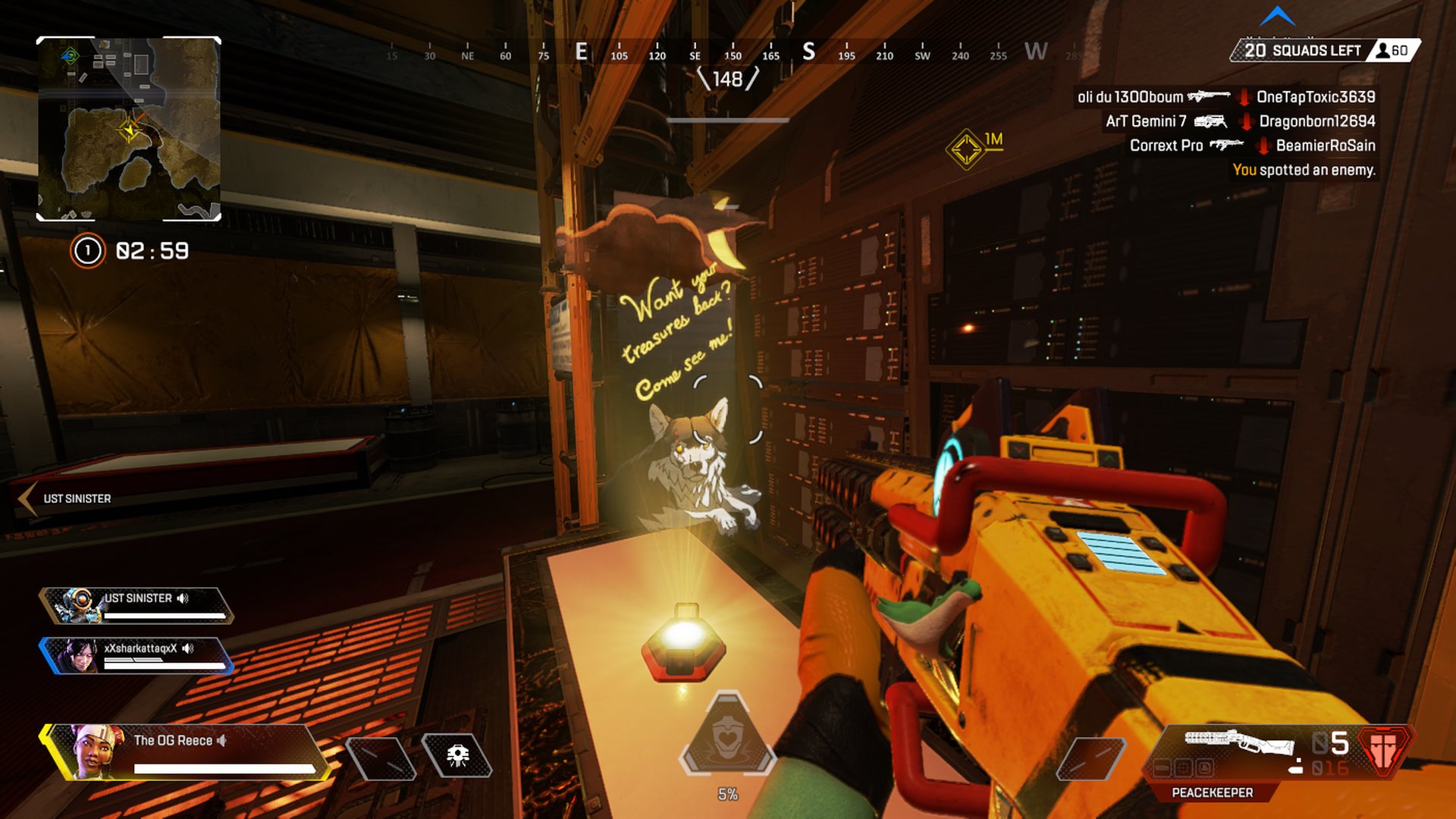Open the minimap in the corner
The image size is (1456, 819).
coord(129,129)
